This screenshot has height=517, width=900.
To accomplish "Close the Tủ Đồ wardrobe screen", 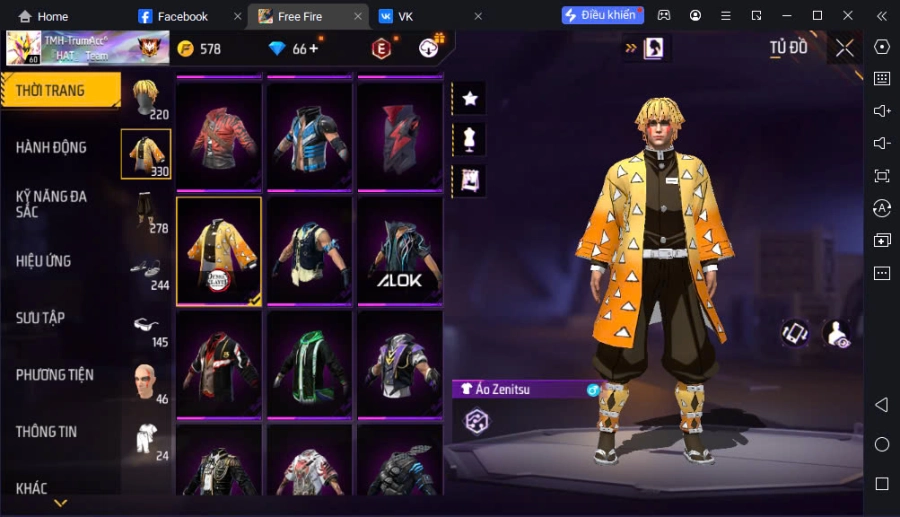I will pos(845,48).
